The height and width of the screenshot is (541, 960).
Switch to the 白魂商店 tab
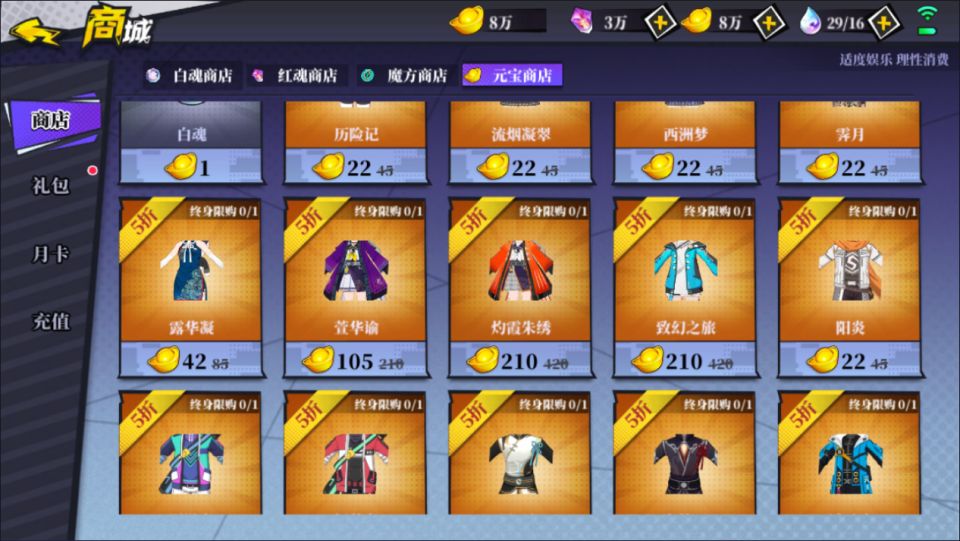point(191,76)
